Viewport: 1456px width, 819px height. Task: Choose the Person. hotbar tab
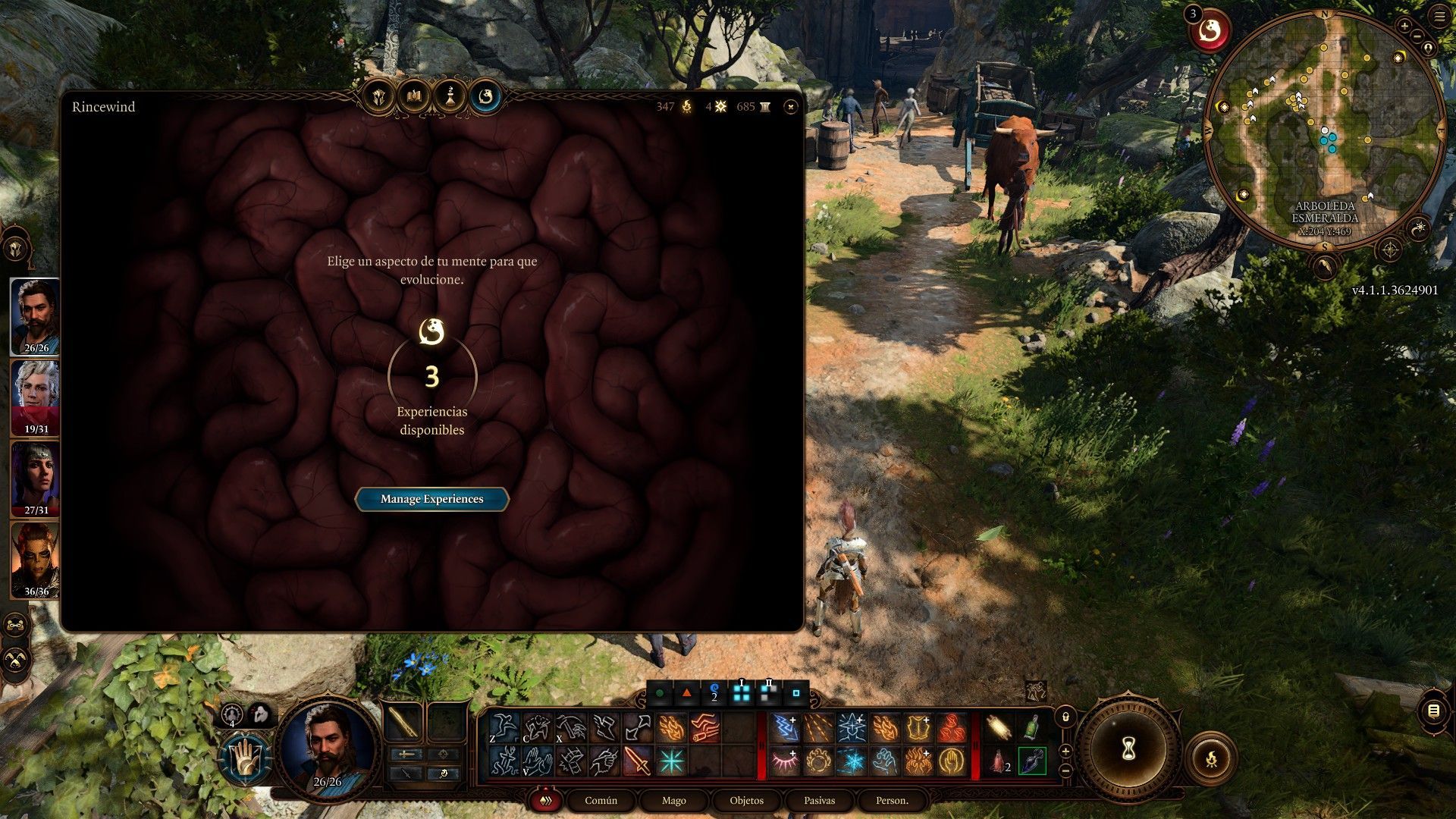[892, 801]
